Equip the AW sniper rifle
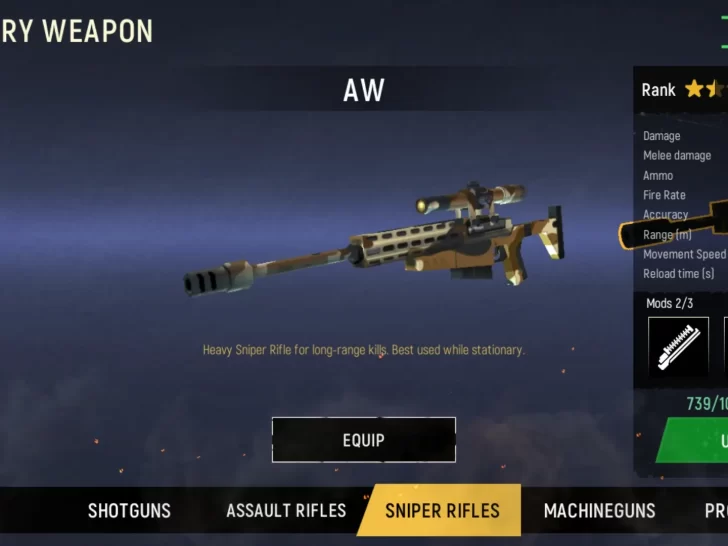Image resolution: width=728 pixels, height=546 pixels. tap(364, 440)
